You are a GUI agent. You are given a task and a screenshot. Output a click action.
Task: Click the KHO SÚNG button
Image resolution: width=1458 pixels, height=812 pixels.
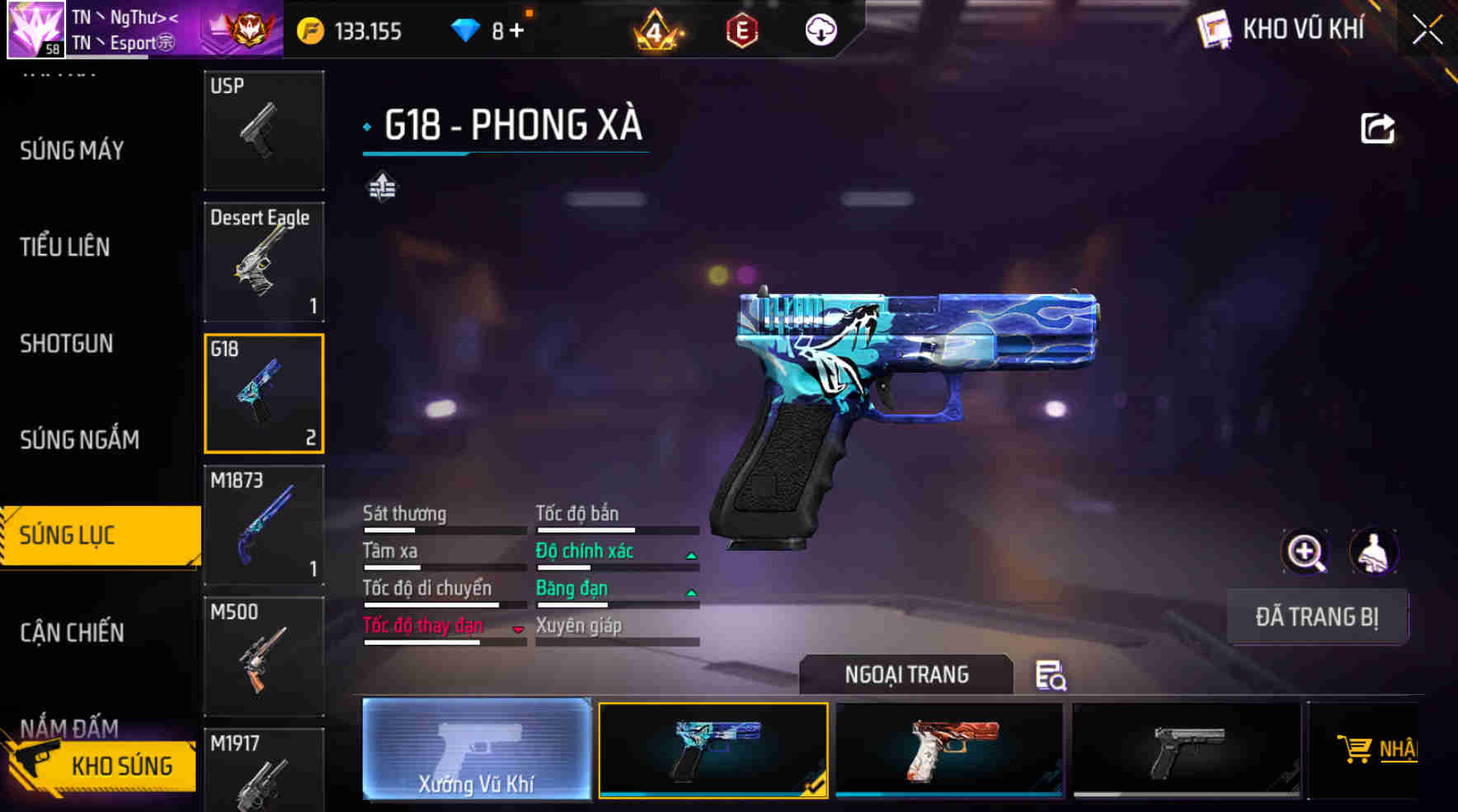pos(101,766)
